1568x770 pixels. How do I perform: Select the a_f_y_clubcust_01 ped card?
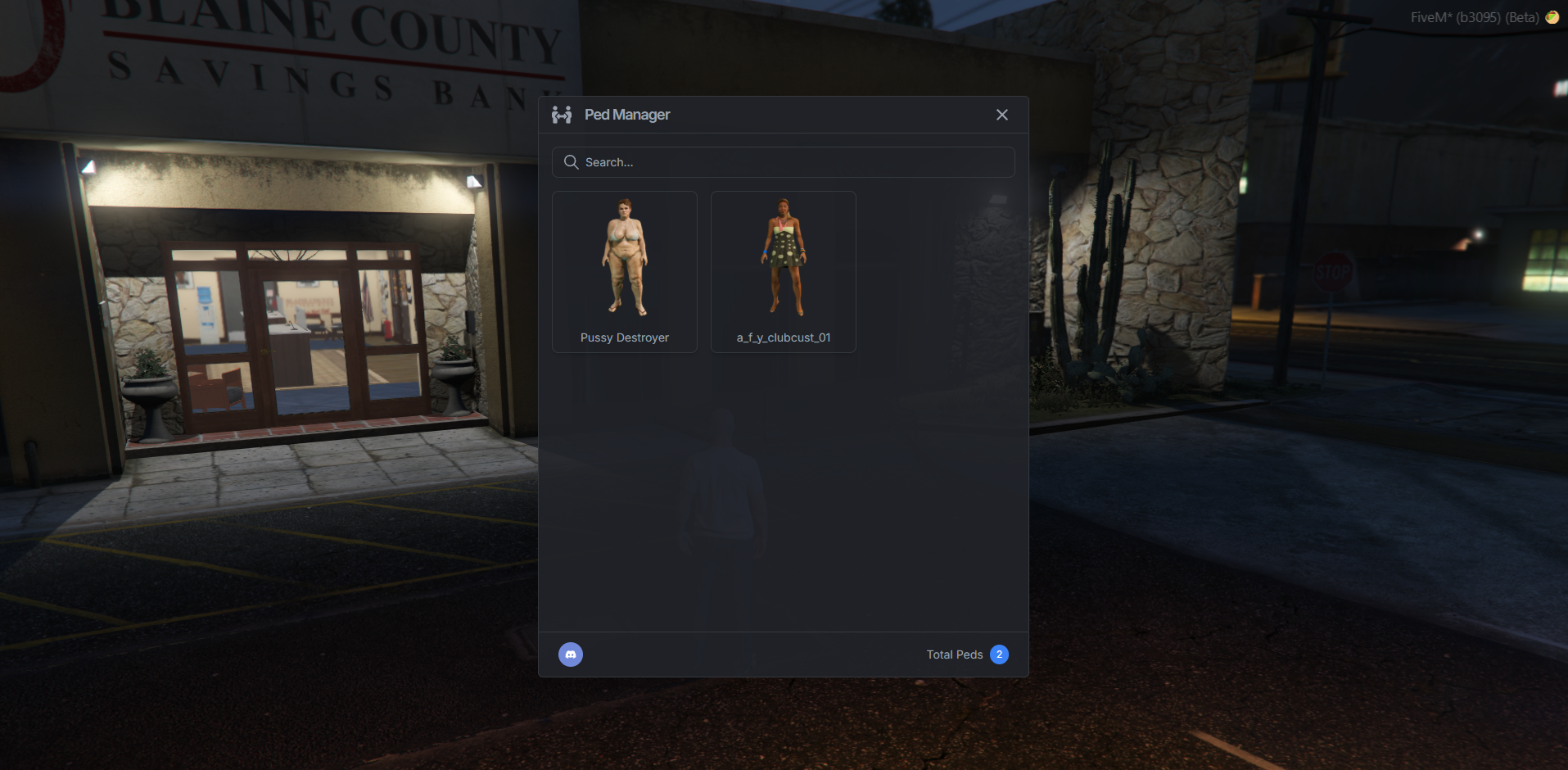click(783, 271)
